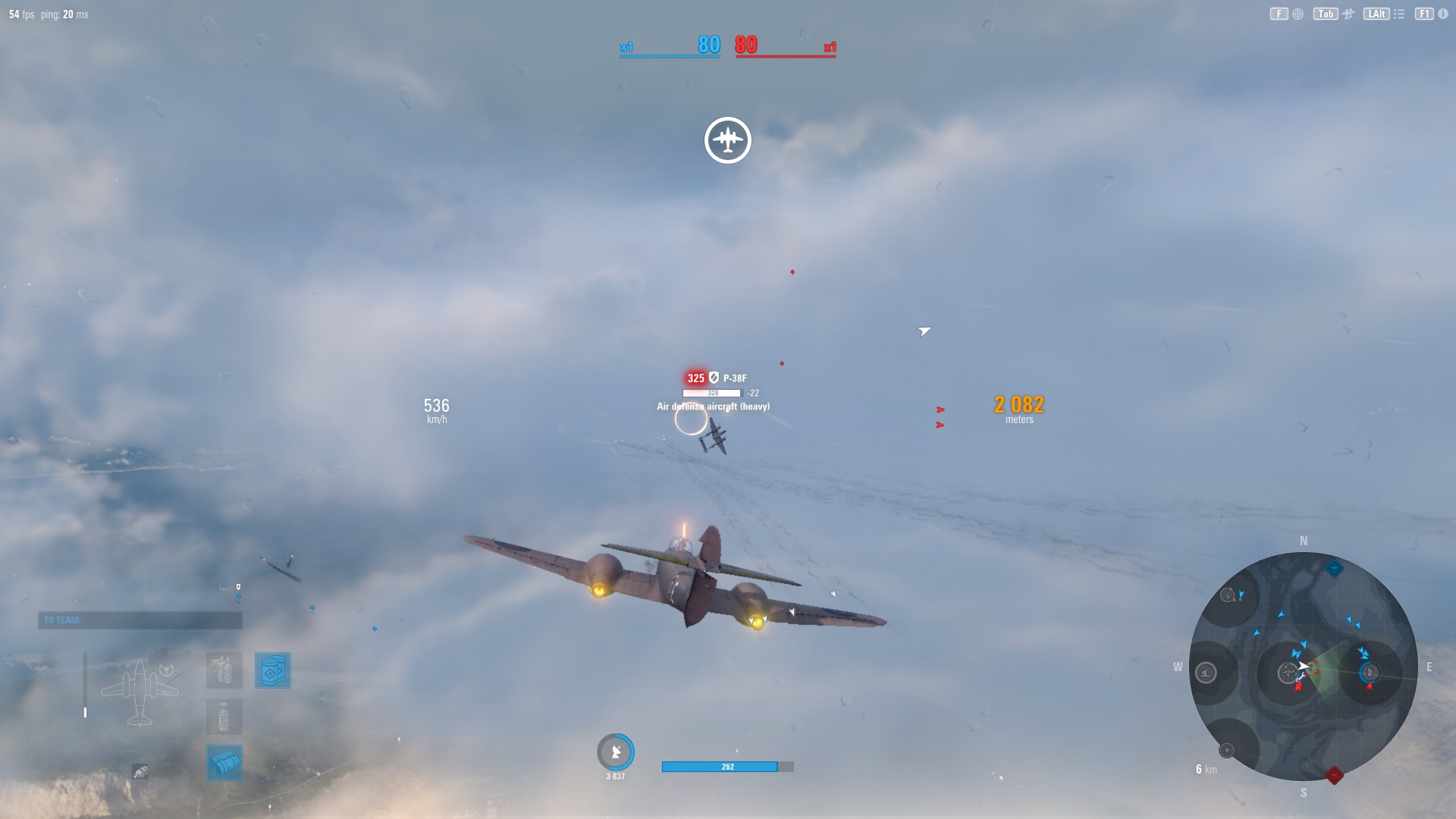Click the targeting reticle icon beside F keybind

pyautogui.click(x=1297, y=14)
